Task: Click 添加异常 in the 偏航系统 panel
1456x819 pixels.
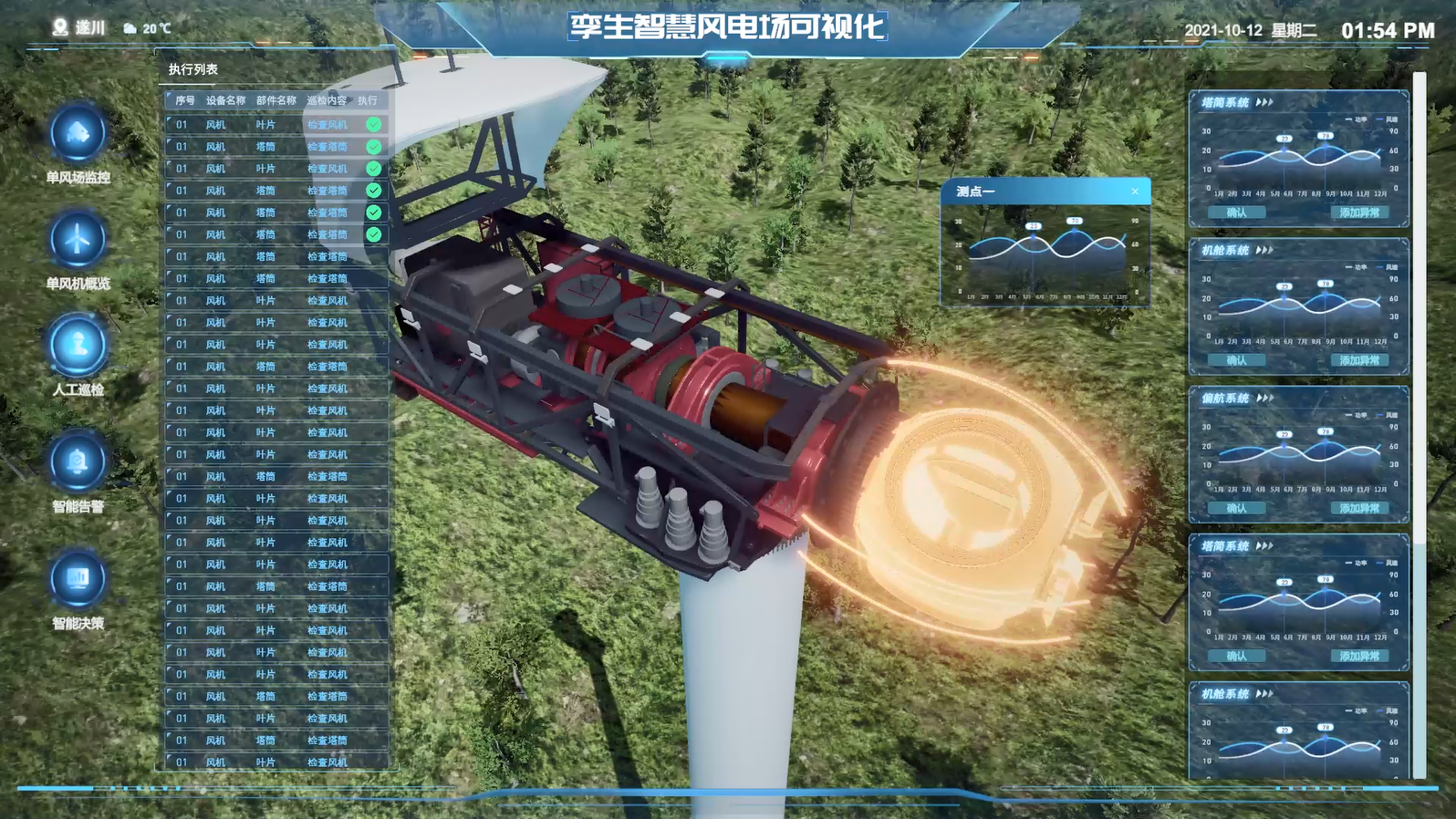Action: tap(1358, 508)
